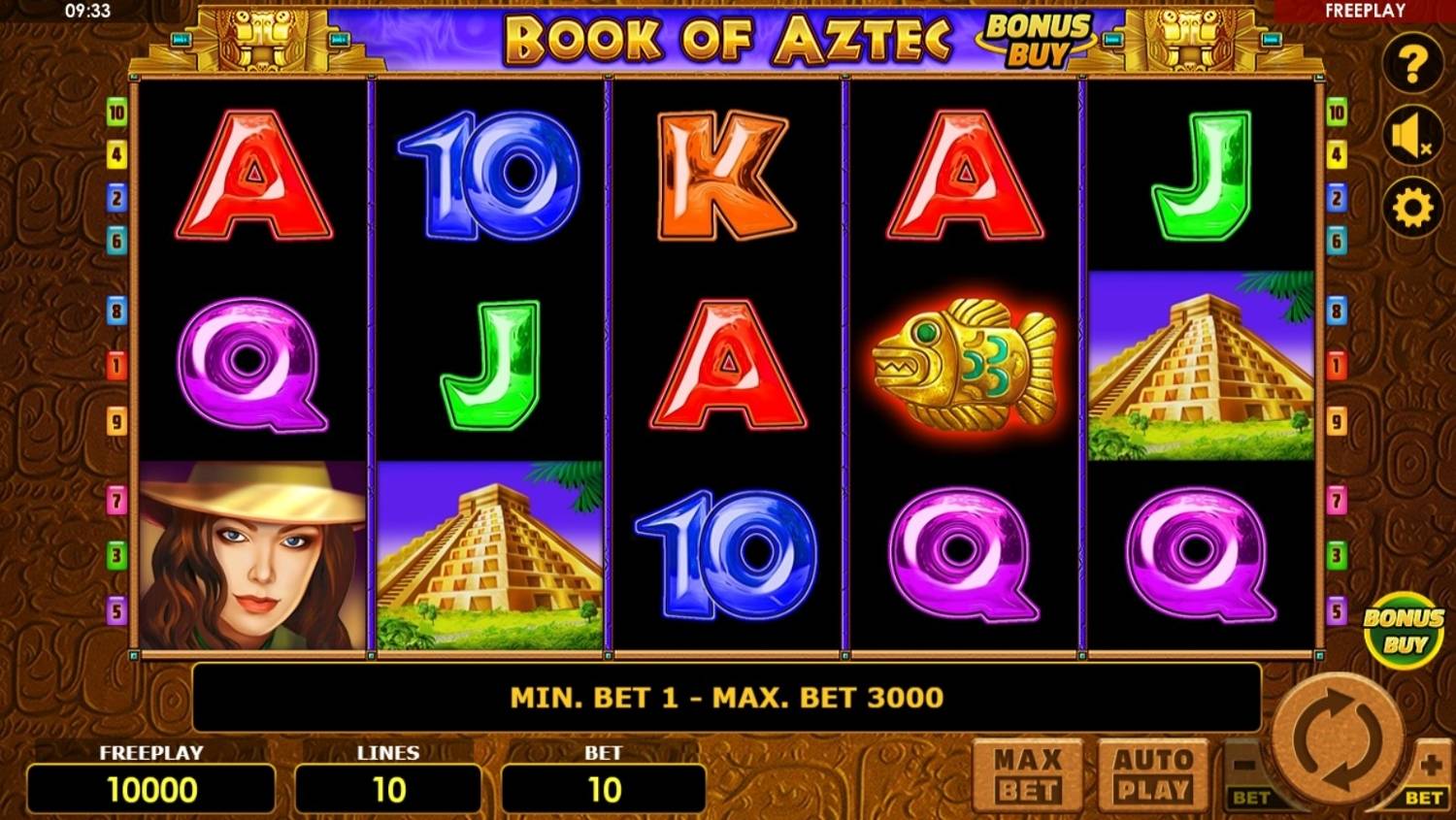The image size is (1456, 820).
Task: Click the FREEPLAY label in the top bar
Action: point(1366,10)
